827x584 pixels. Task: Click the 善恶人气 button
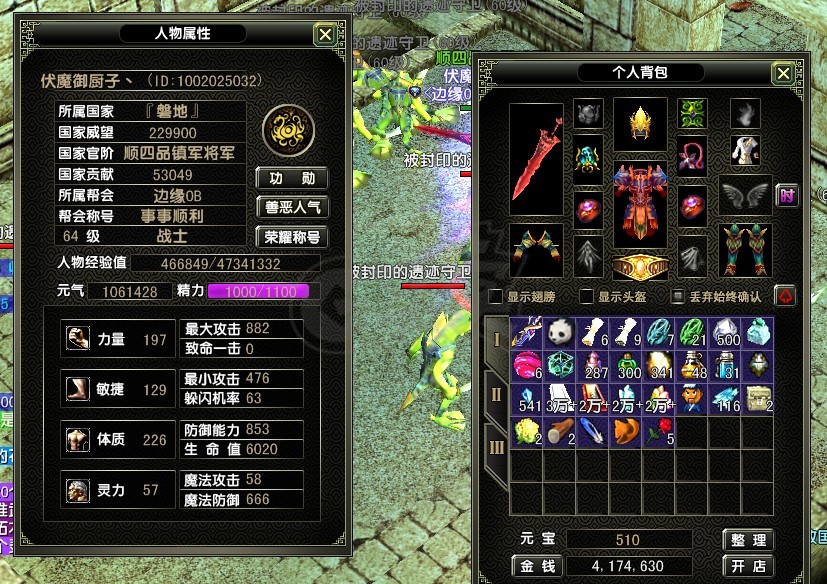(x=292, y=208)
